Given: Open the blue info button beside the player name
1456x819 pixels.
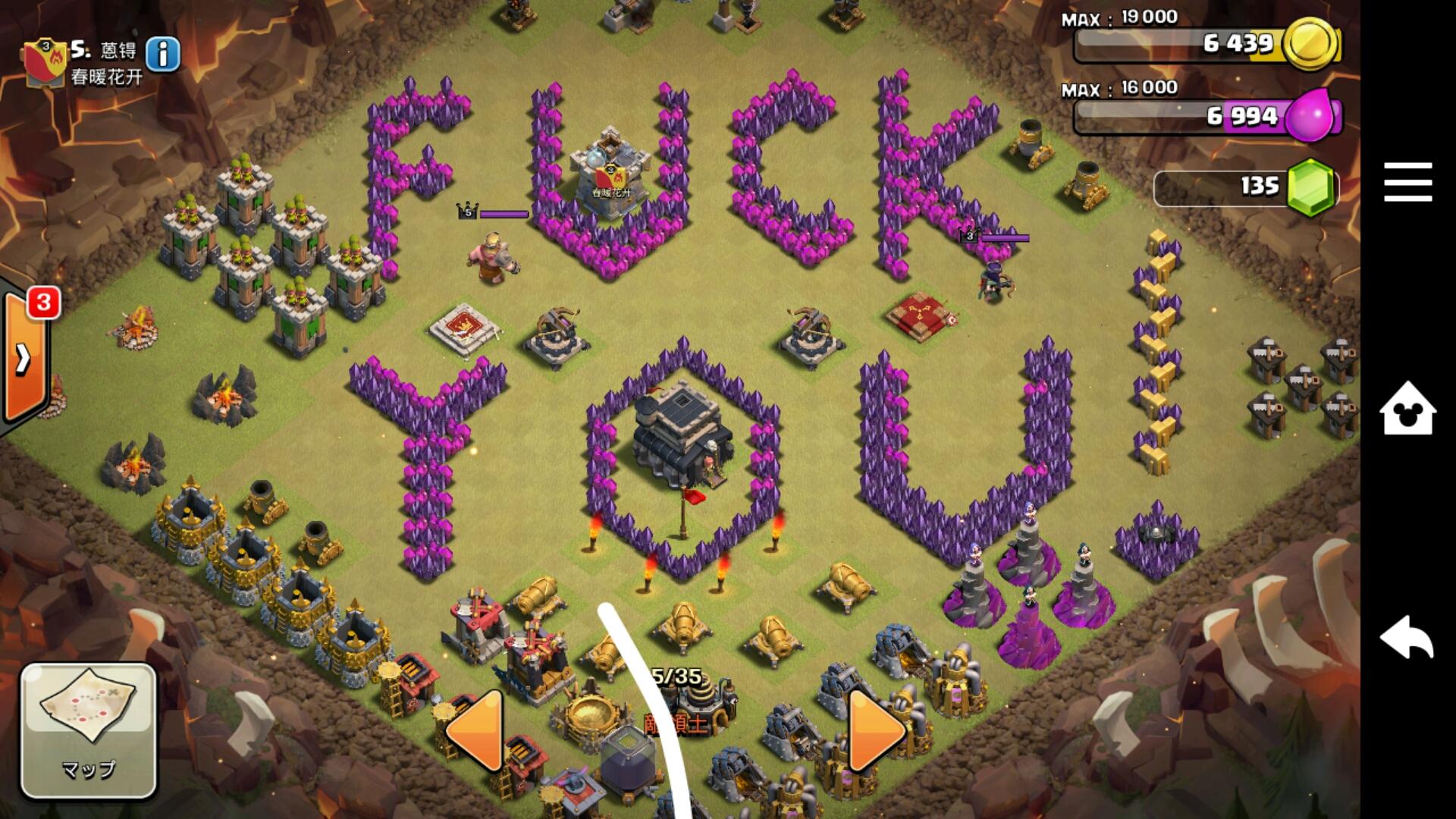Looking at the screenshot, I should click(162, 54).
